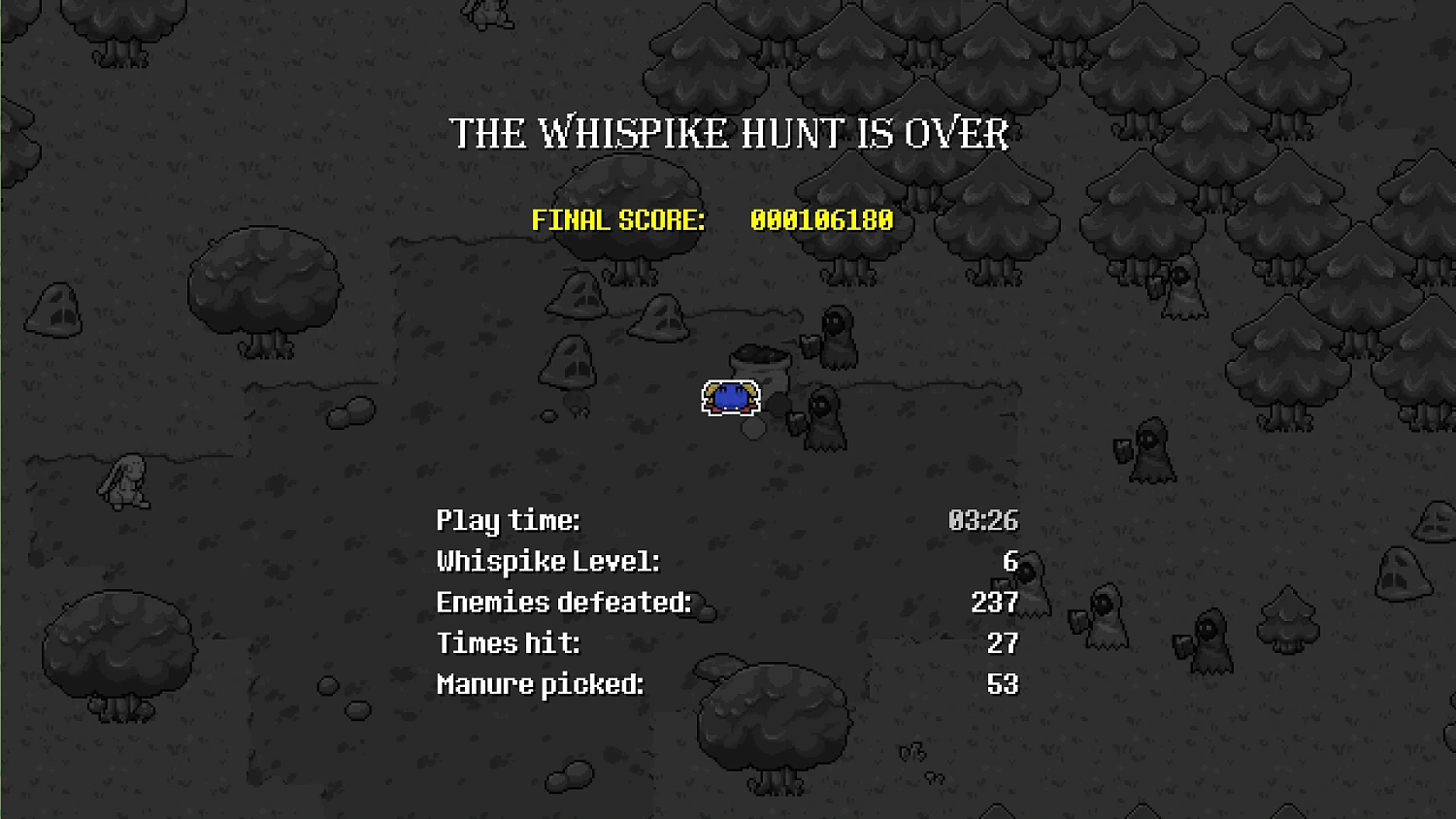Click the blue player character sprite

733,398
